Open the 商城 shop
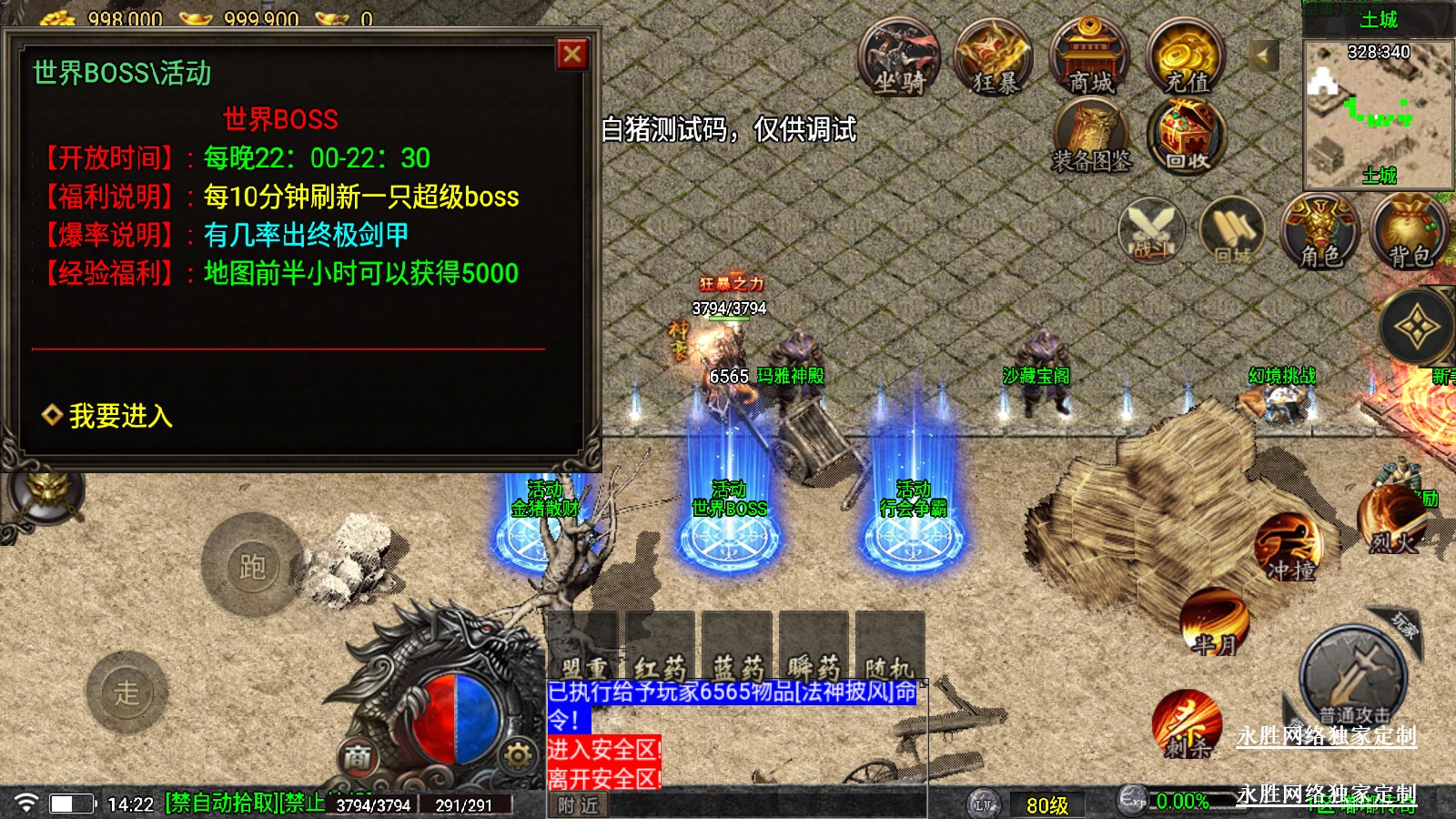 point(1090,59)
